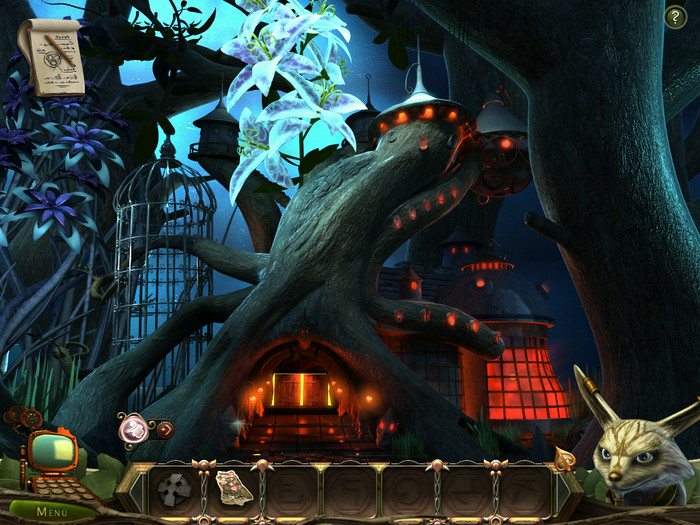Click the small round arrow button beside the medallion
This screenshot has width=700, height=525.
(165, 429)
